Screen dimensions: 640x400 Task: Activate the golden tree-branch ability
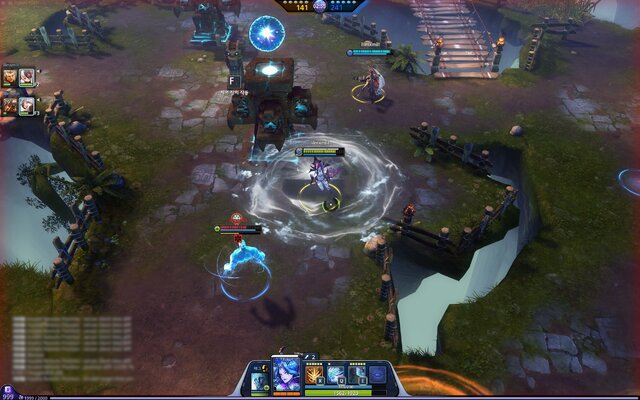coord(313,374)
